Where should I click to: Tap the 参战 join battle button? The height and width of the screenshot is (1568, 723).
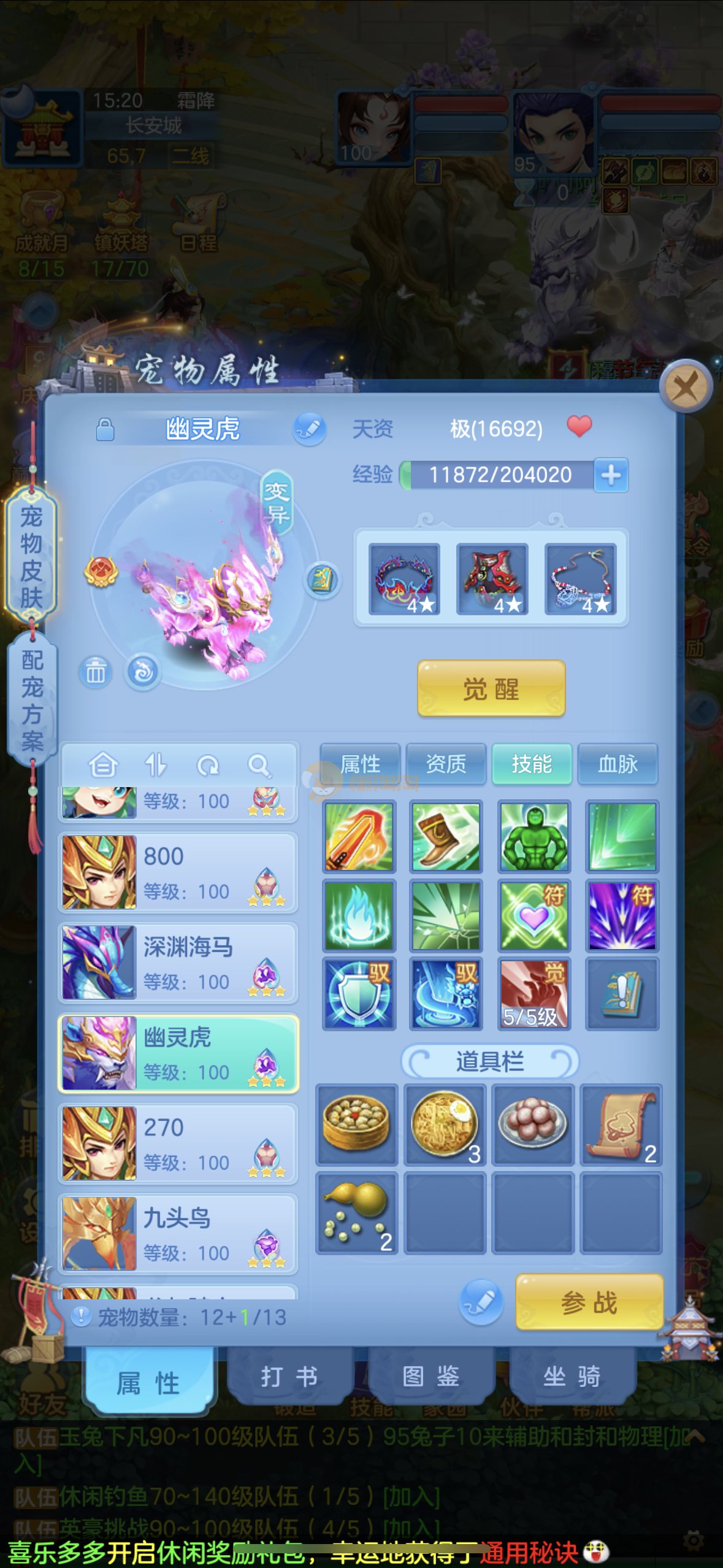click(x=589, y=1302)
